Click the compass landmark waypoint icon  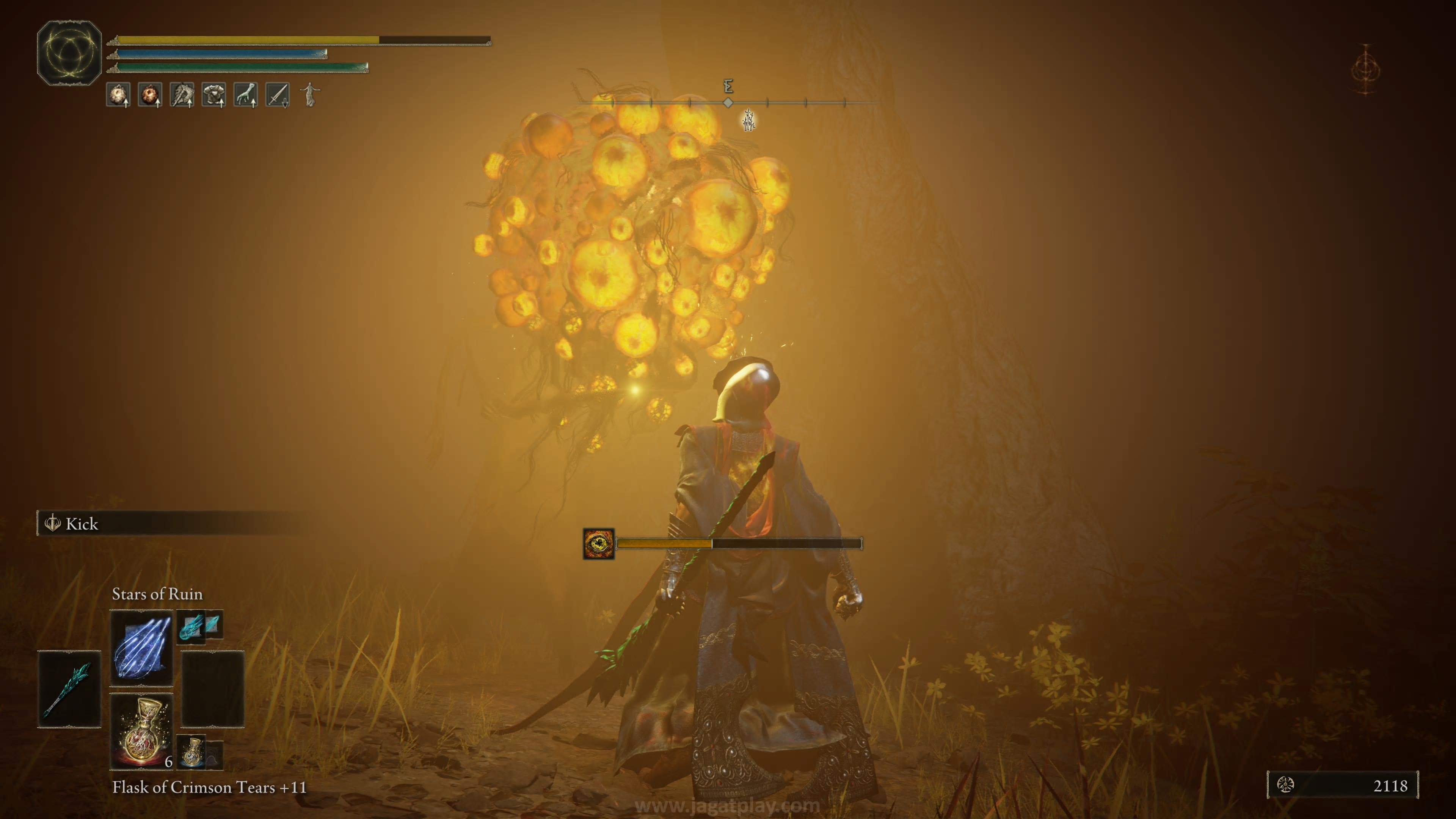pos(748,121)
